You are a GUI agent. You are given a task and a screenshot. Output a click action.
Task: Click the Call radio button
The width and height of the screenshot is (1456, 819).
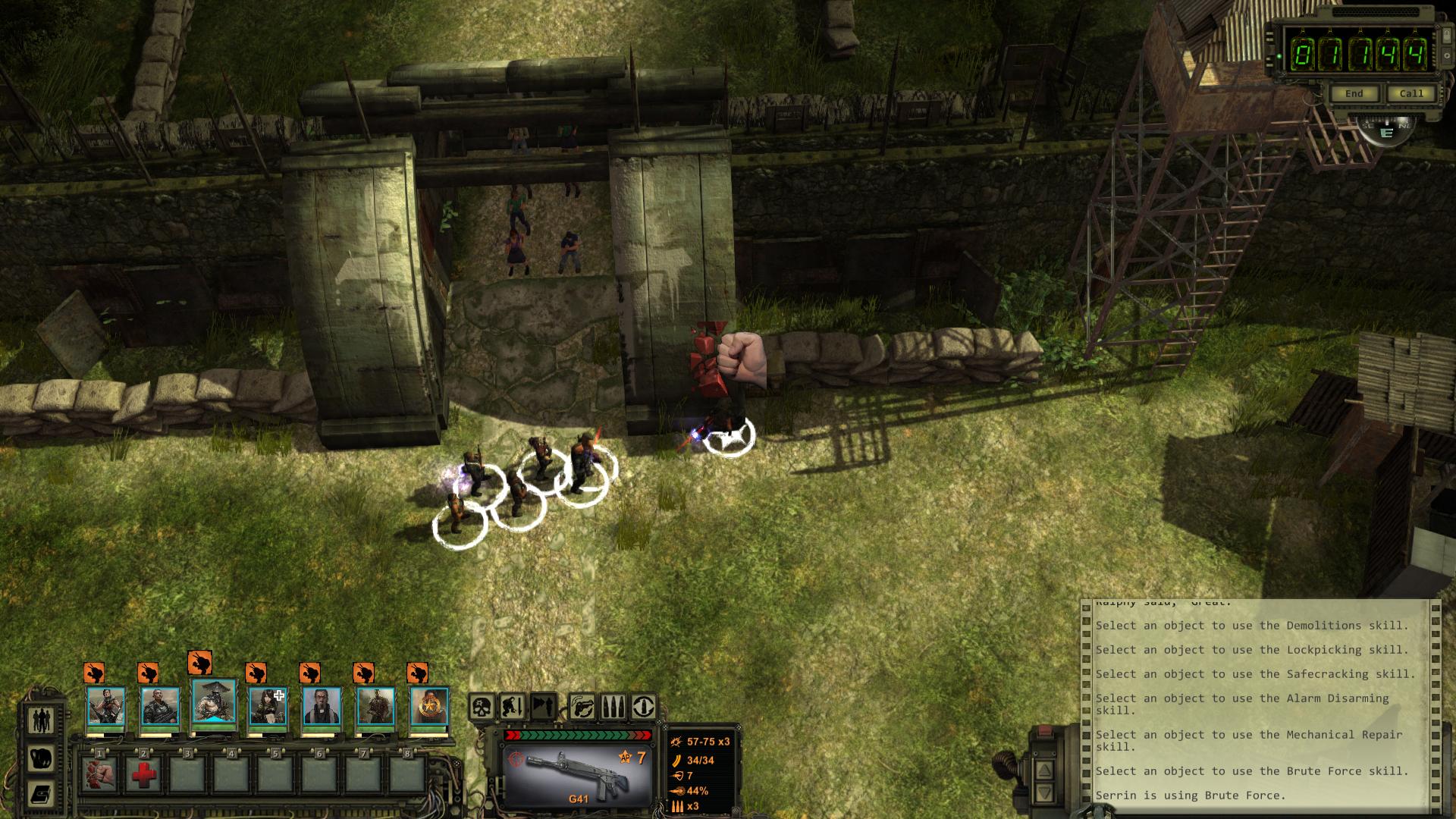tap(1410, 94)
